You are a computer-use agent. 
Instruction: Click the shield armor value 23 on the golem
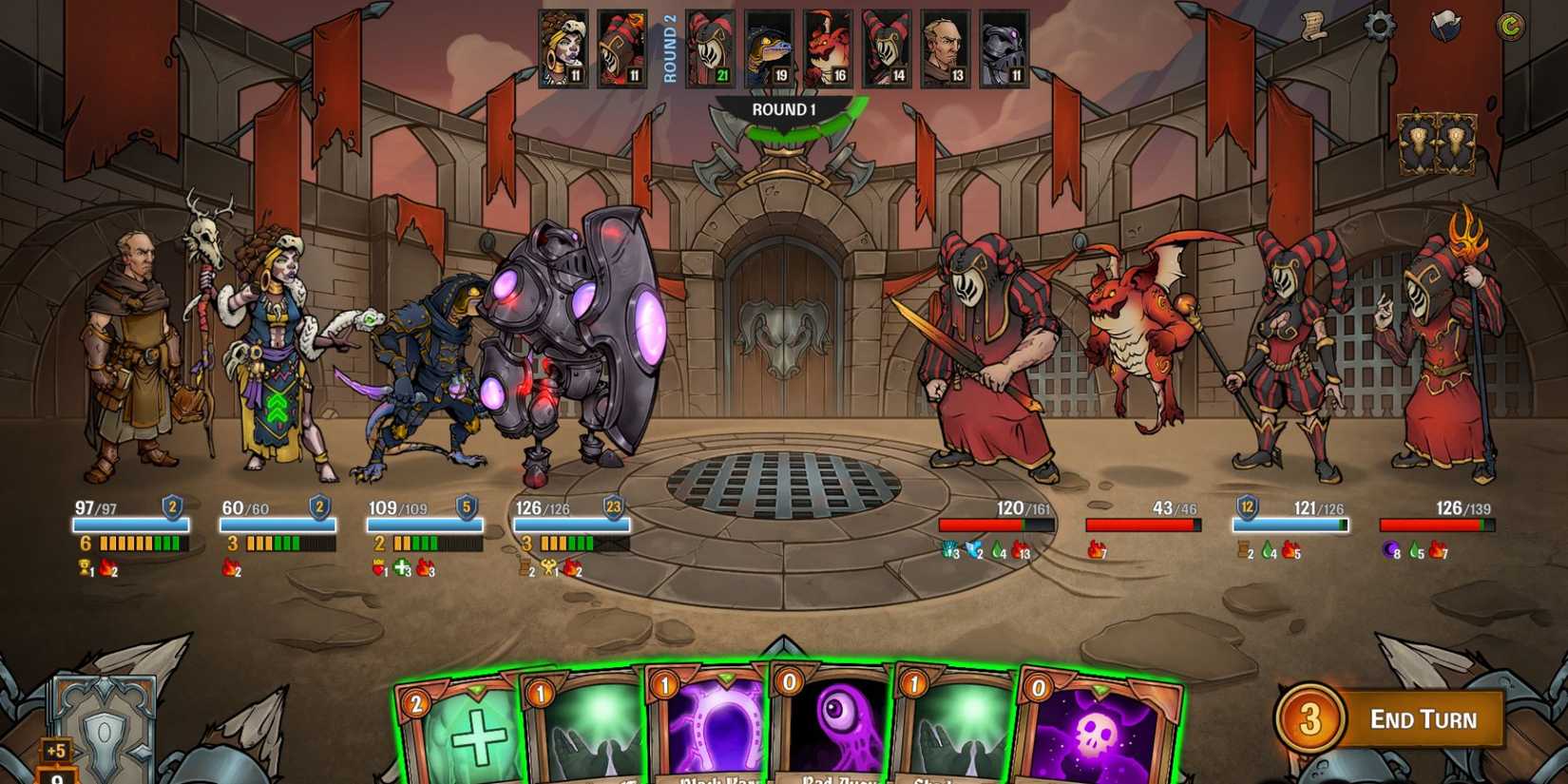(x=614, y=508)
